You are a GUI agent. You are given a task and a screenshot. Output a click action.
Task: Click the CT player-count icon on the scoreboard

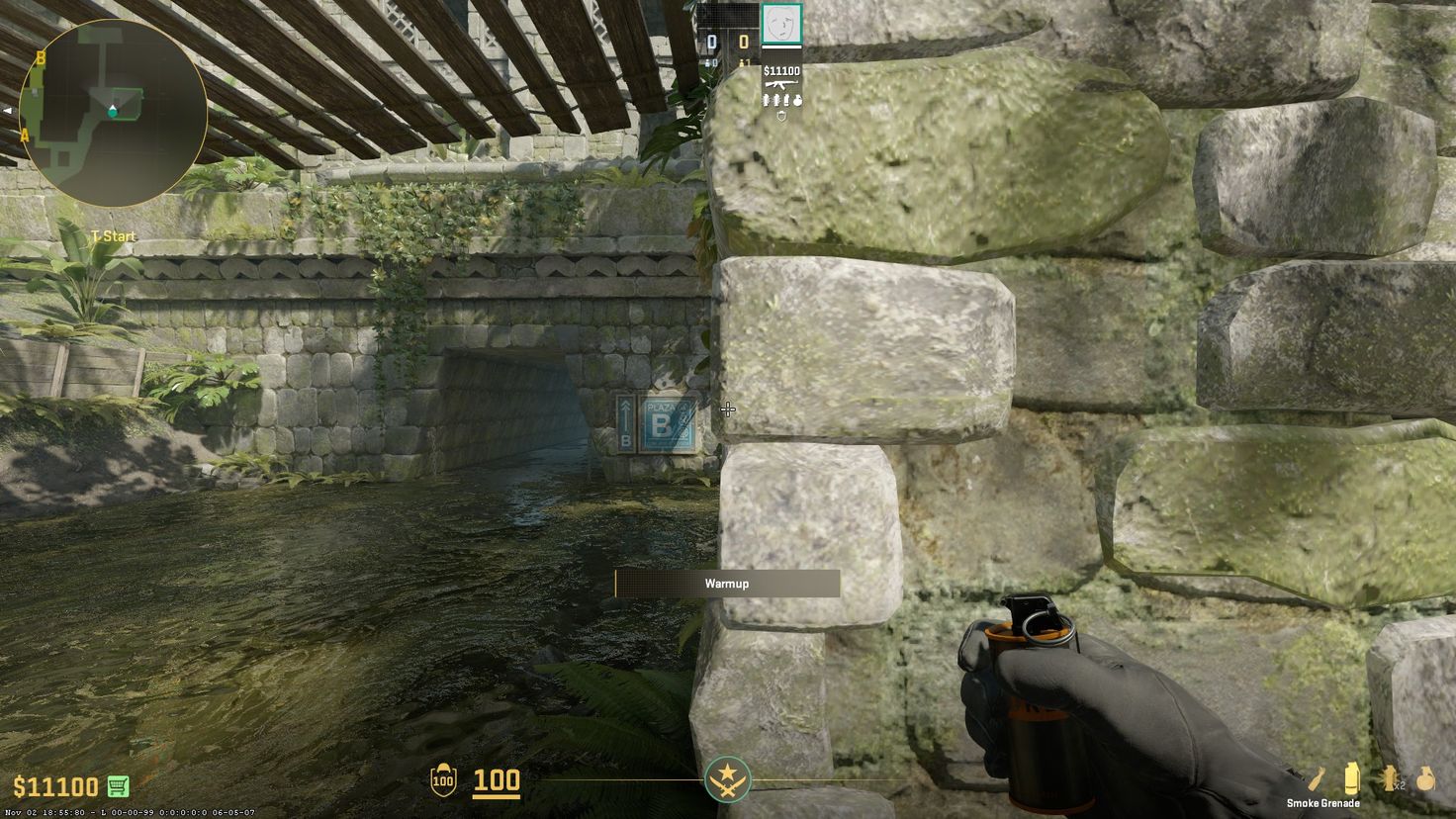click(x=708, y=62)
